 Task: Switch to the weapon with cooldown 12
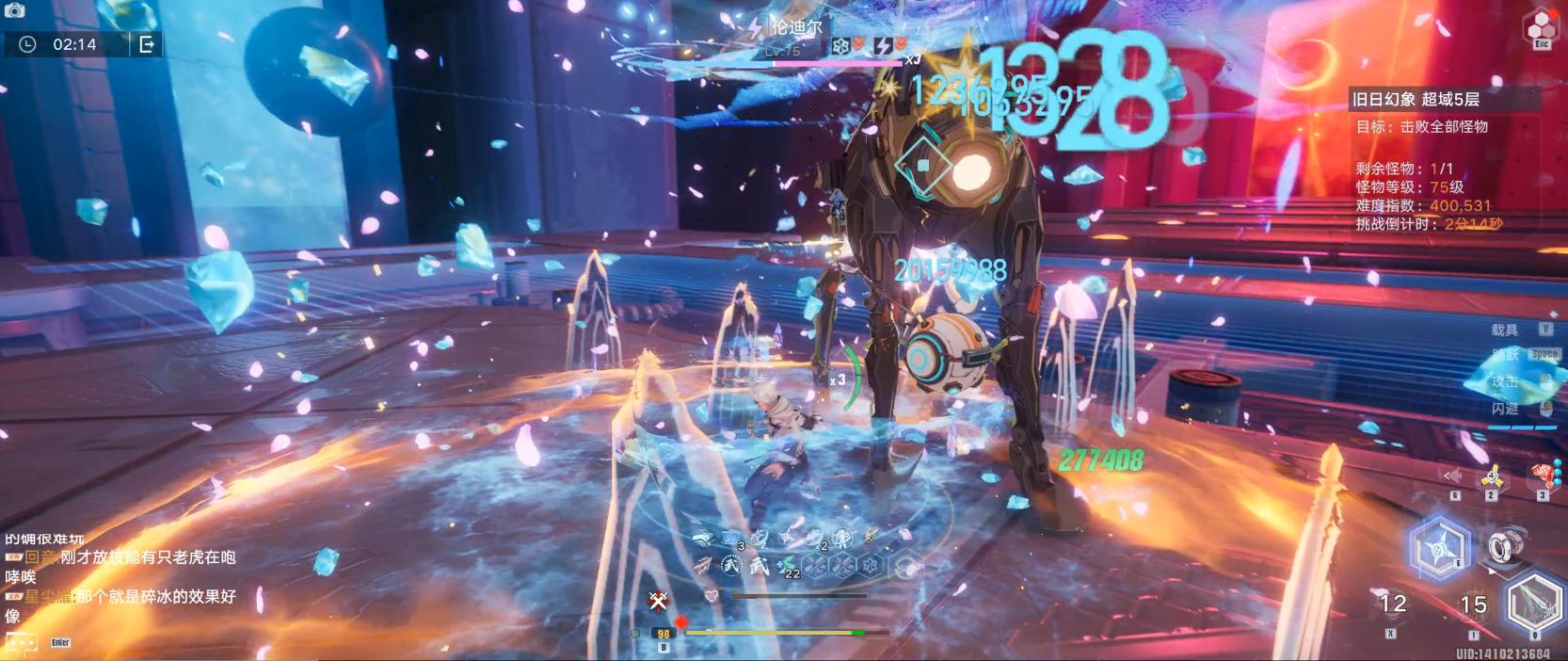pyautogui.click(x=1392, y=605)
